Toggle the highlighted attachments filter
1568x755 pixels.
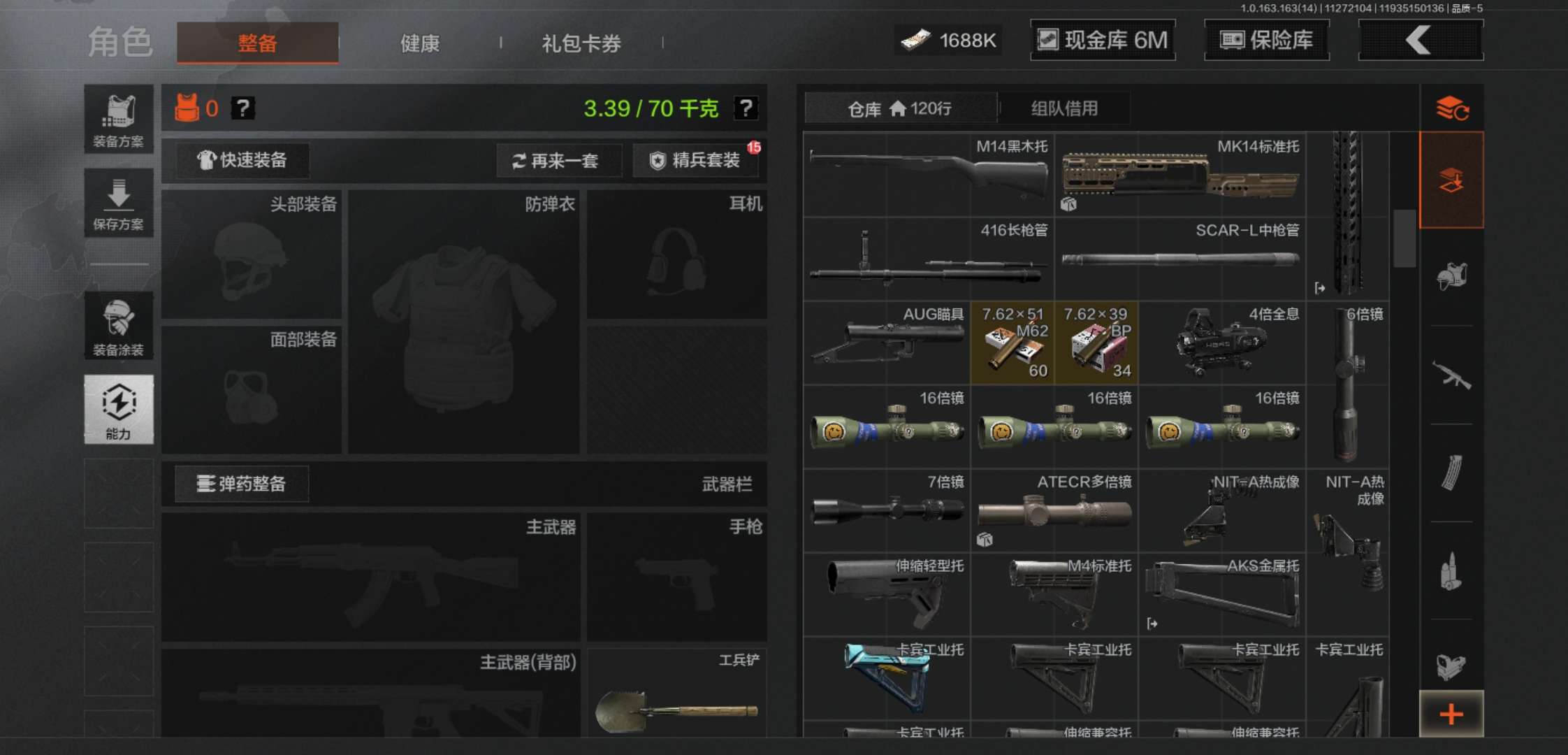(x=1453, y=178)
